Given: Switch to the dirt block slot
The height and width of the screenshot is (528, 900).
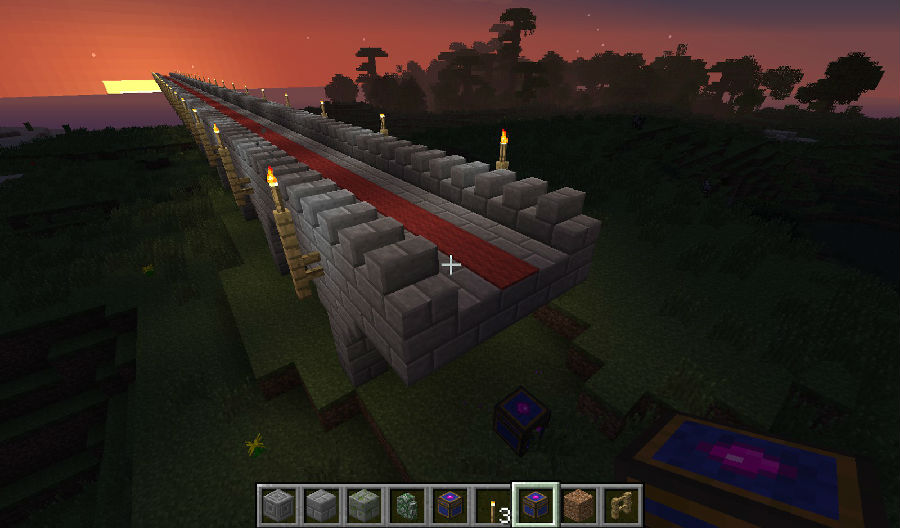Looking at the screenshot, I should 578,504.
